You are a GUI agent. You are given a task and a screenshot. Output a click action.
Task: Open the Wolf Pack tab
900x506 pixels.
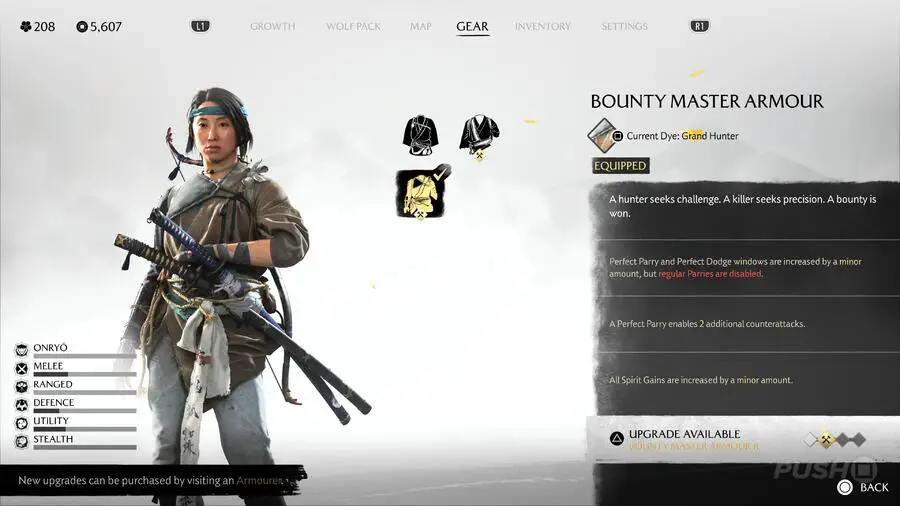click(353, 26)
